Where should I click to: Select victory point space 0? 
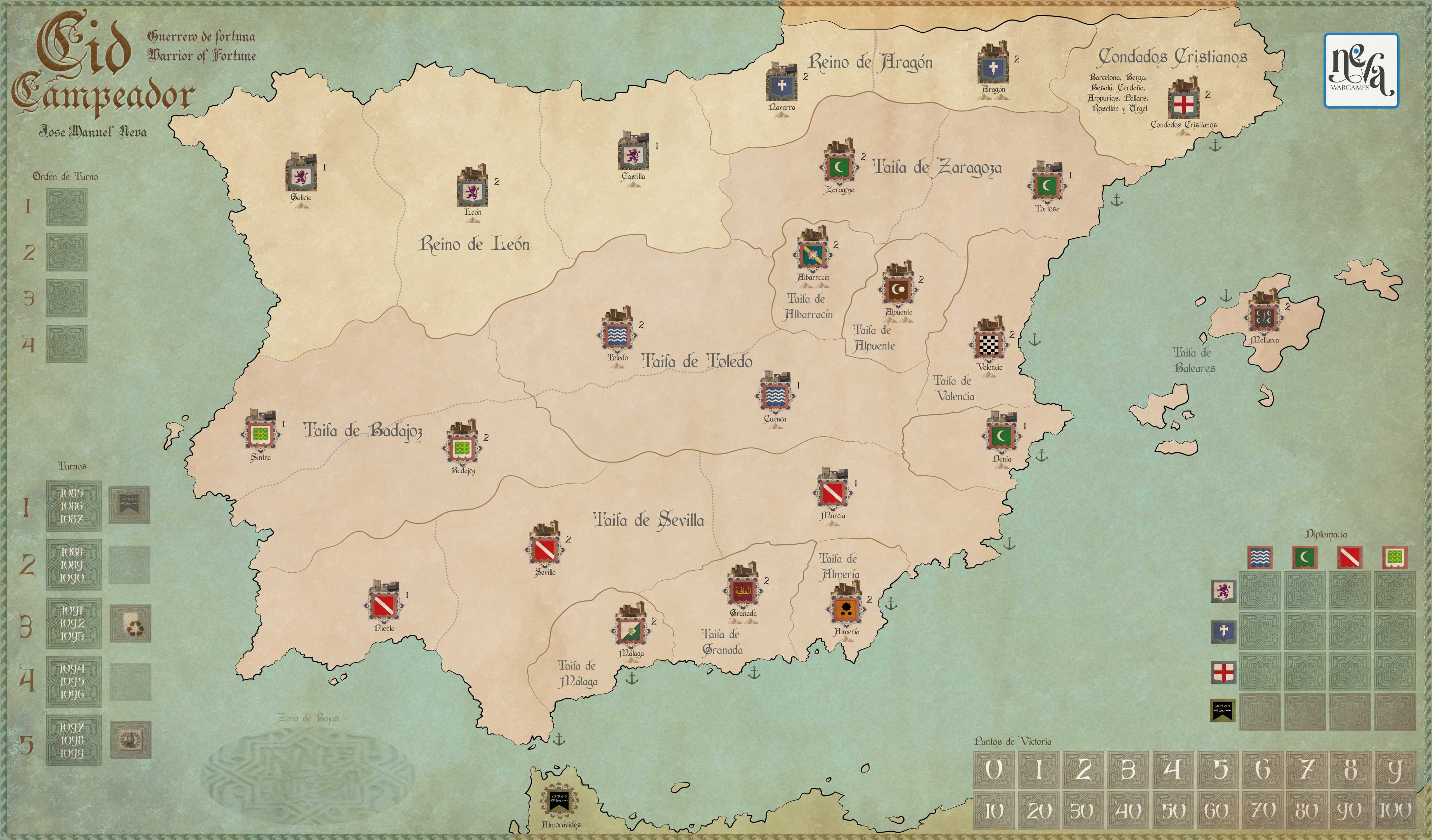(x=993, y=770)
